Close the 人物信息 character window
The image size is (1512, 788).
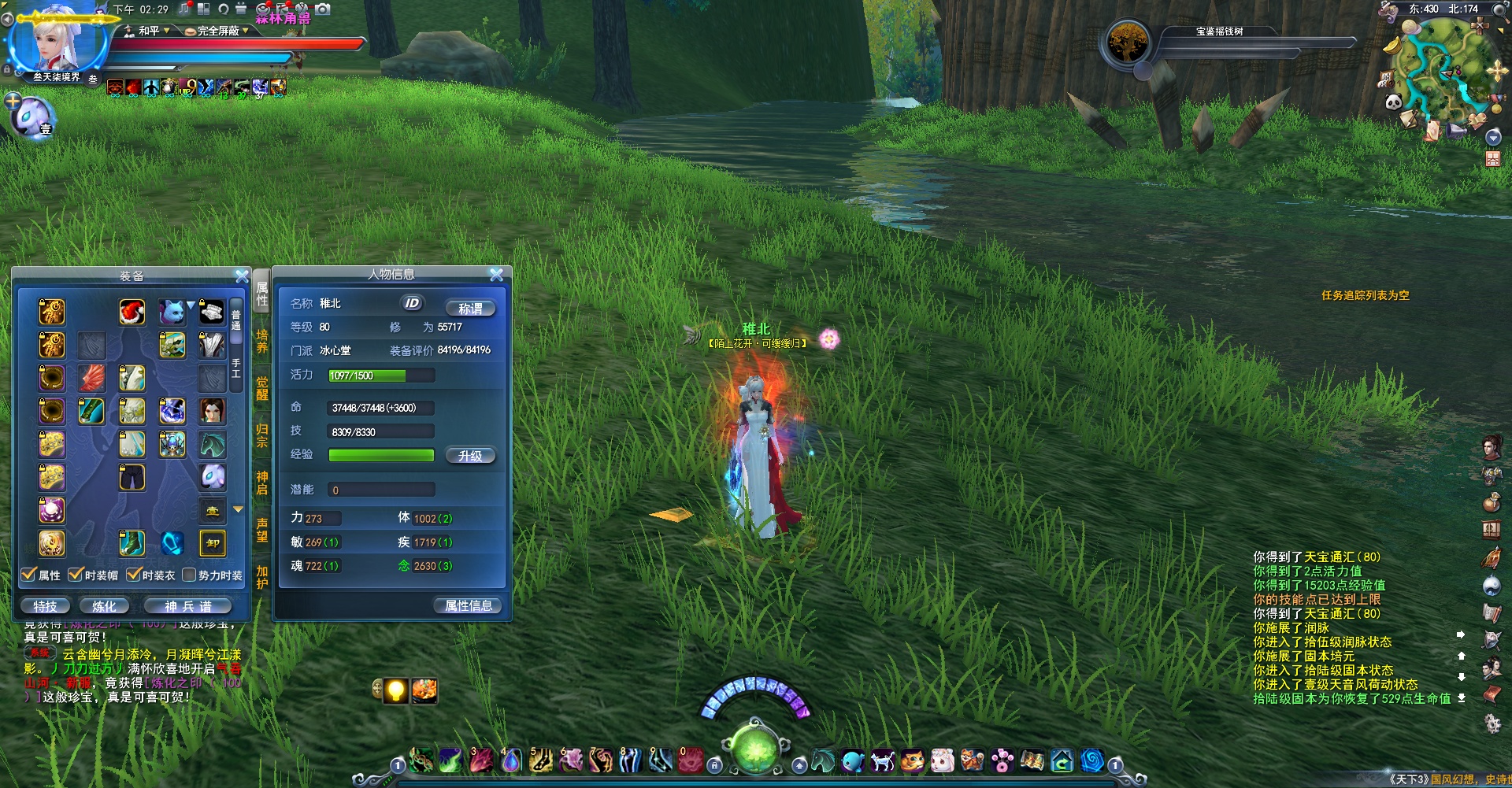tap(496, 274)
